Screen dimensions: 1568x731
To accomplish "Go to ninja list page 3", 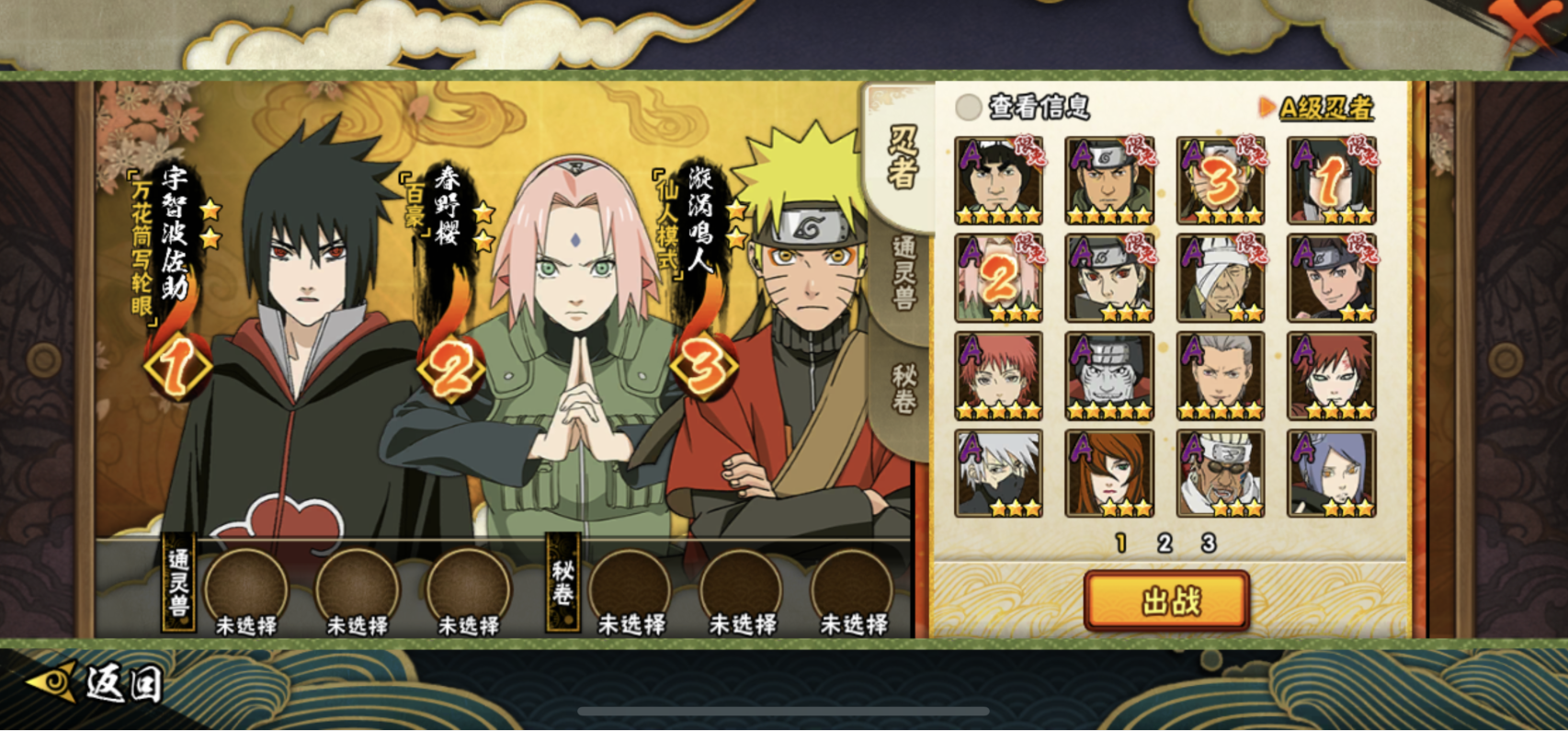I will coord(1209,543).
